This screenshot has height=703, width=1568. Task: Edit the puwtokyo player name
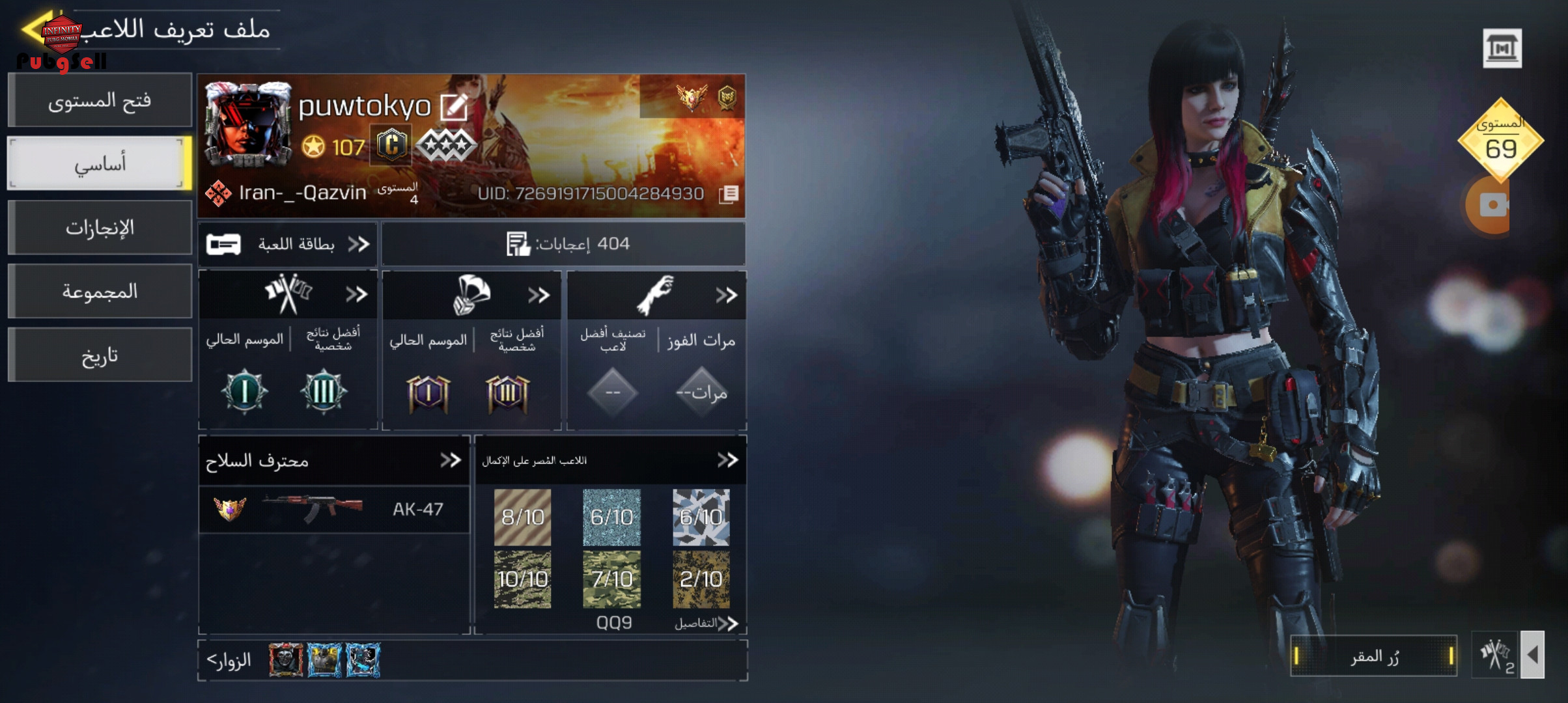tap(453, 107)
